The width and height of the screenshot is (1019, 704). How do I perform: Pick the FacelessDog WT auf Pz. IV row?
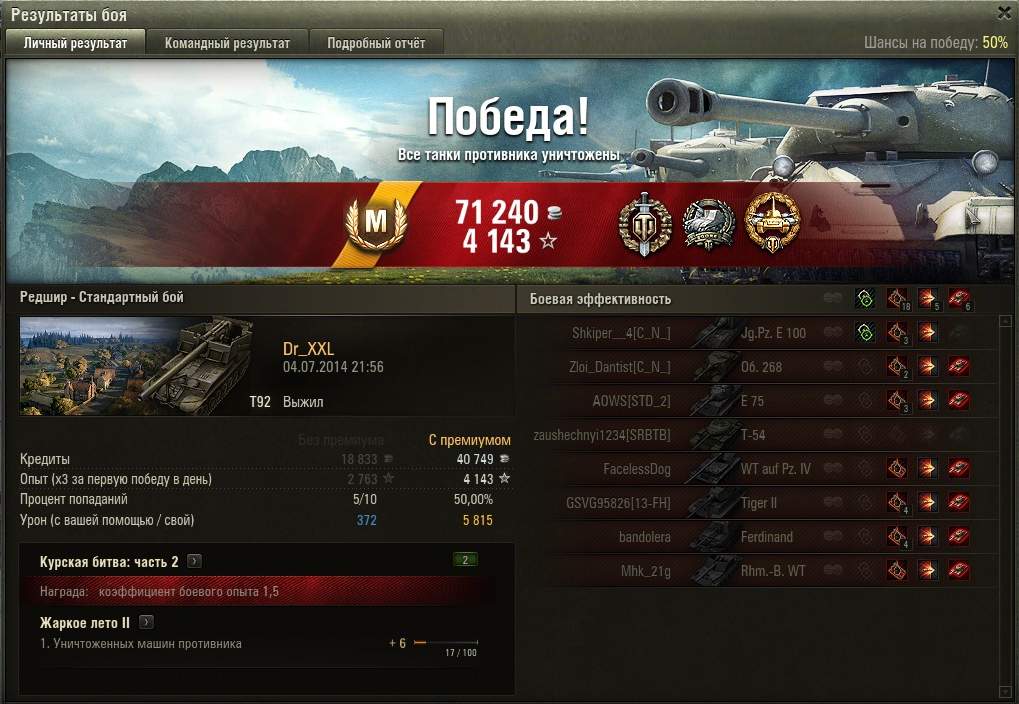[700, 469]
